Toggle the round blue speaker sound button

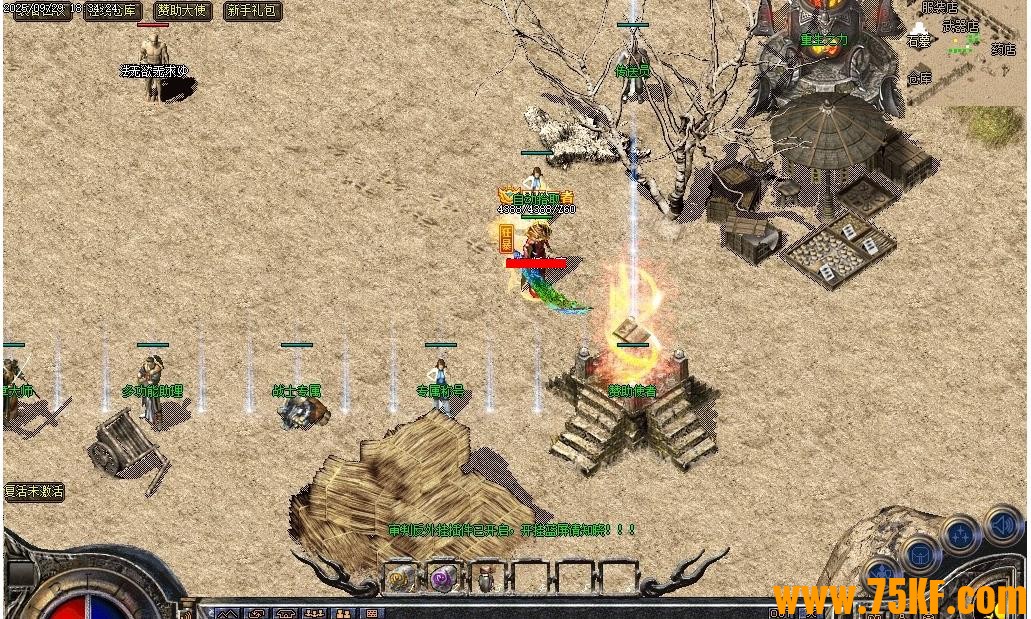pyautogui.click(x=1002, y=524)
